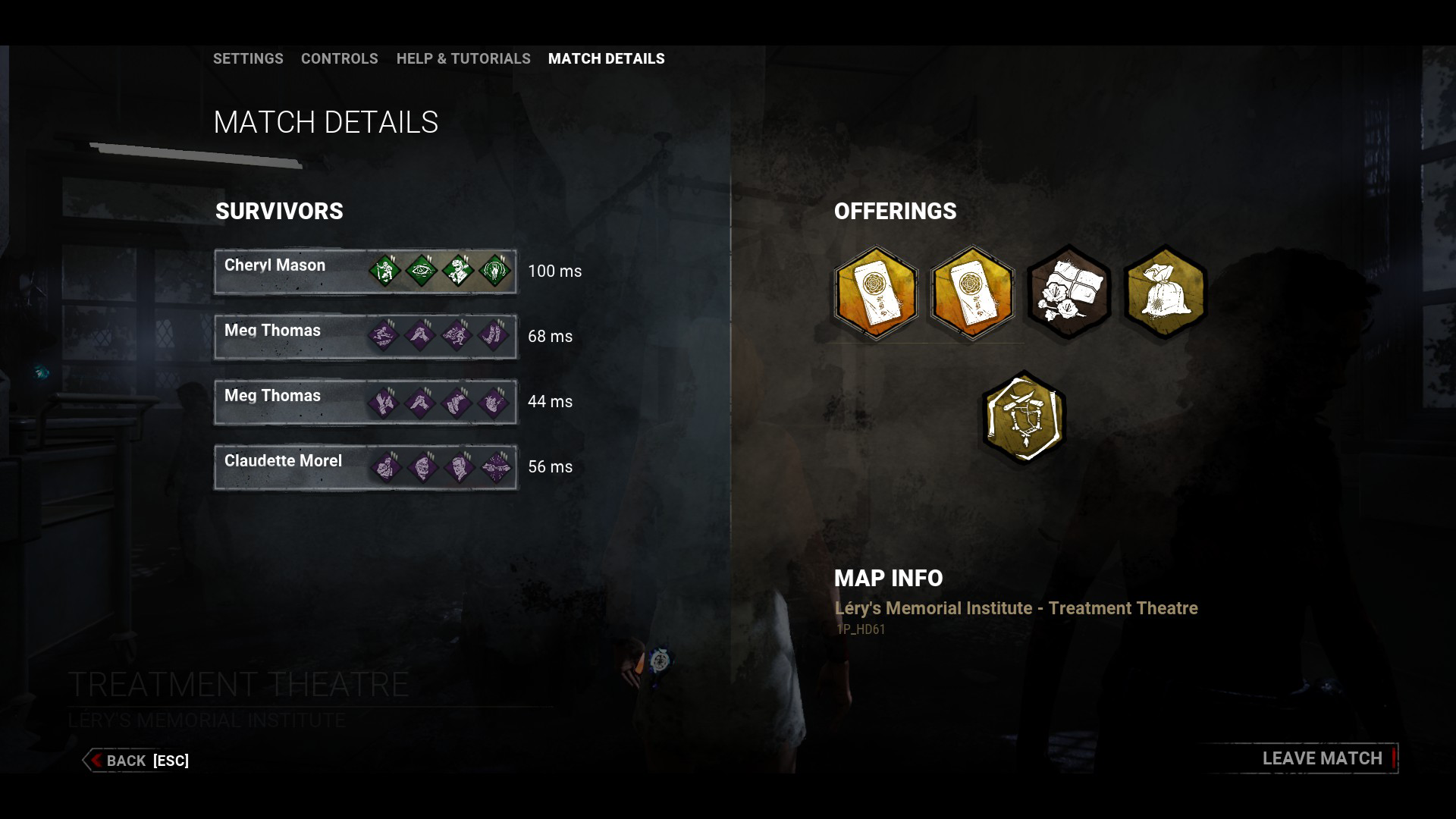Viewport: 1456px width, 819px height.
Task: Select the Help & Tutorials tab
Action: coord(463,58)
